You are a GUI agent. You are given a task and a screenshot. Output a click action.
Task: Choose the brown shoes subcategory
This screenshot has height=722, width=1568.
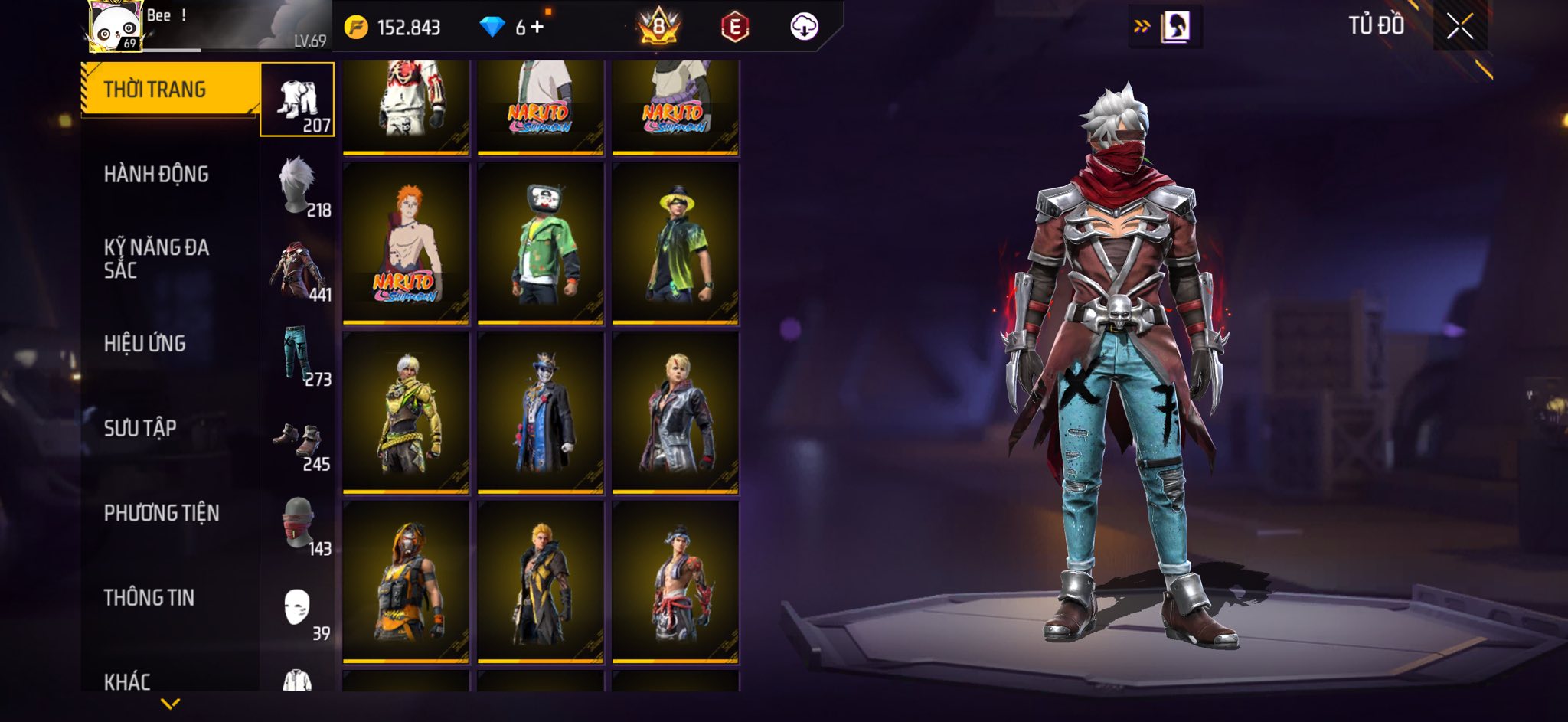click(297, 440)
